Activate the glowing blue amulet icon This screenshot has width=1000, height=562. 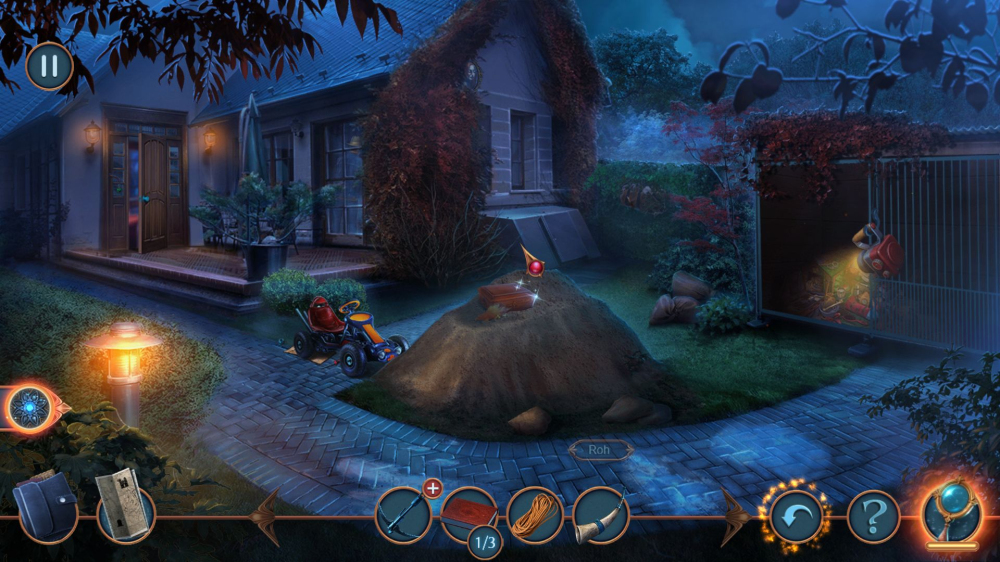click(x=31, y=408)
